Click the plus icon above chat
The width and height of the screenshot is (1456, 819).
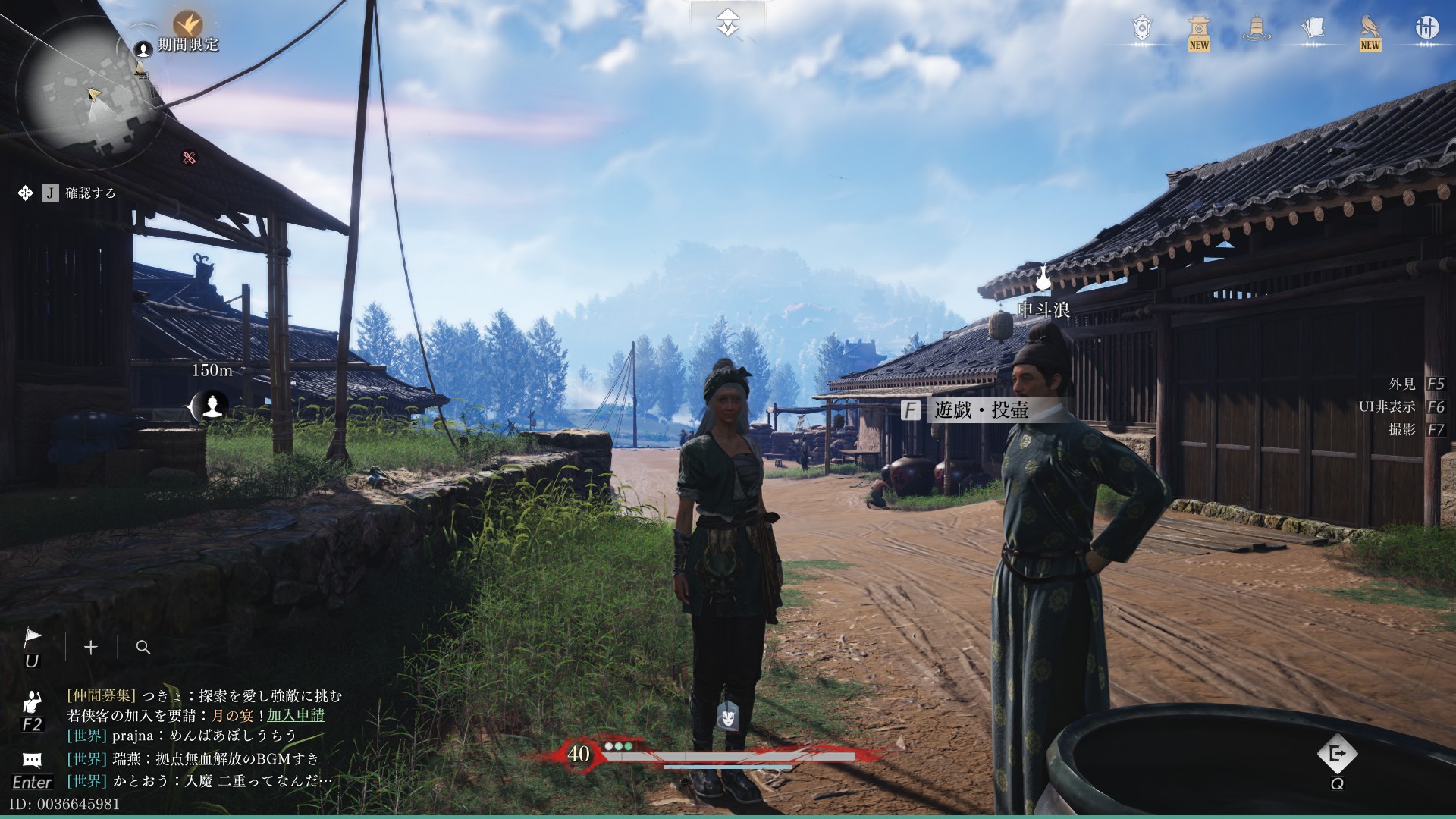point(91,647)
